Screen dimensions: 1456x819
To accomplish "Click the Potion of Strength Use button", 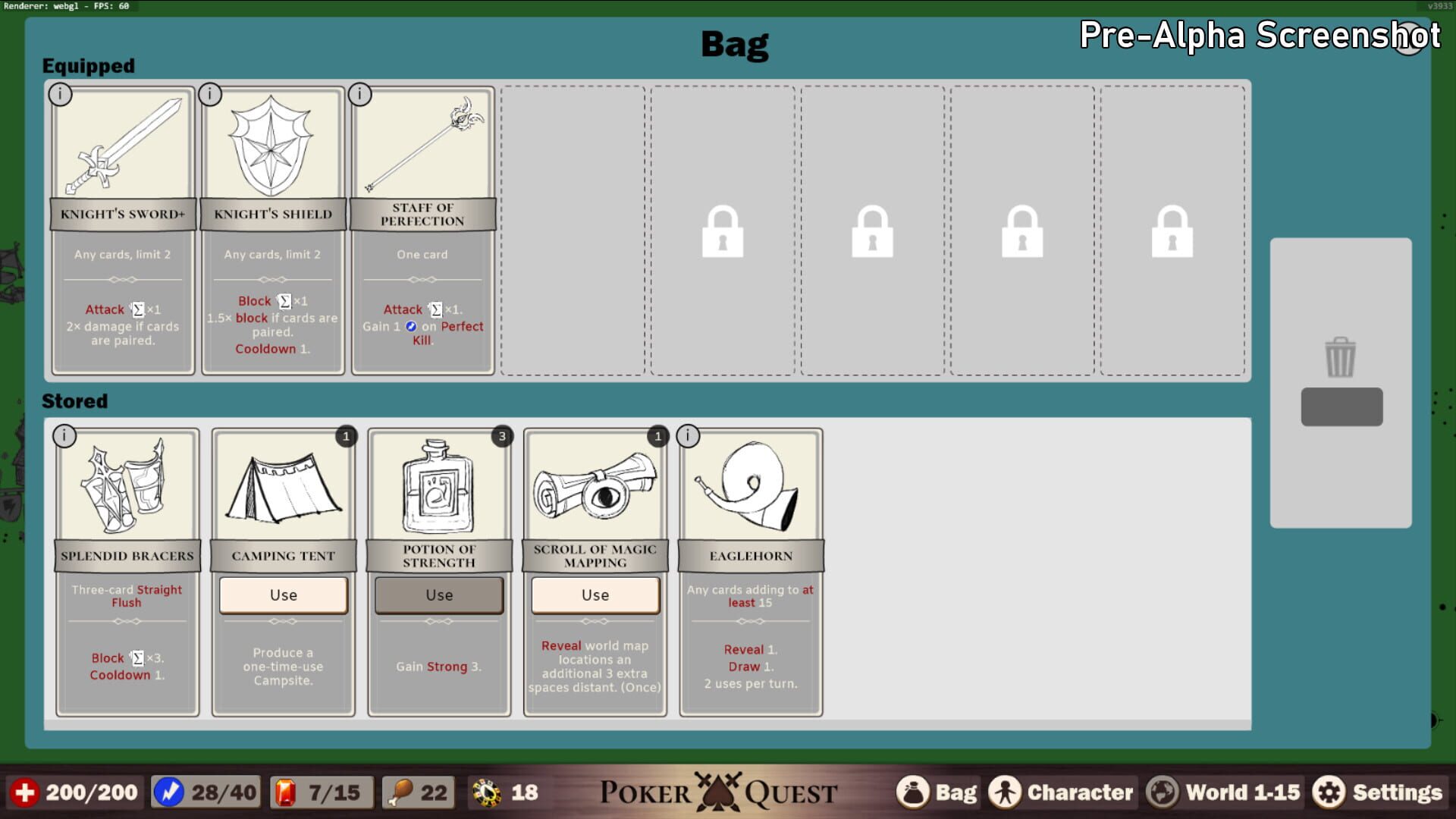I will tap(438, 595).
